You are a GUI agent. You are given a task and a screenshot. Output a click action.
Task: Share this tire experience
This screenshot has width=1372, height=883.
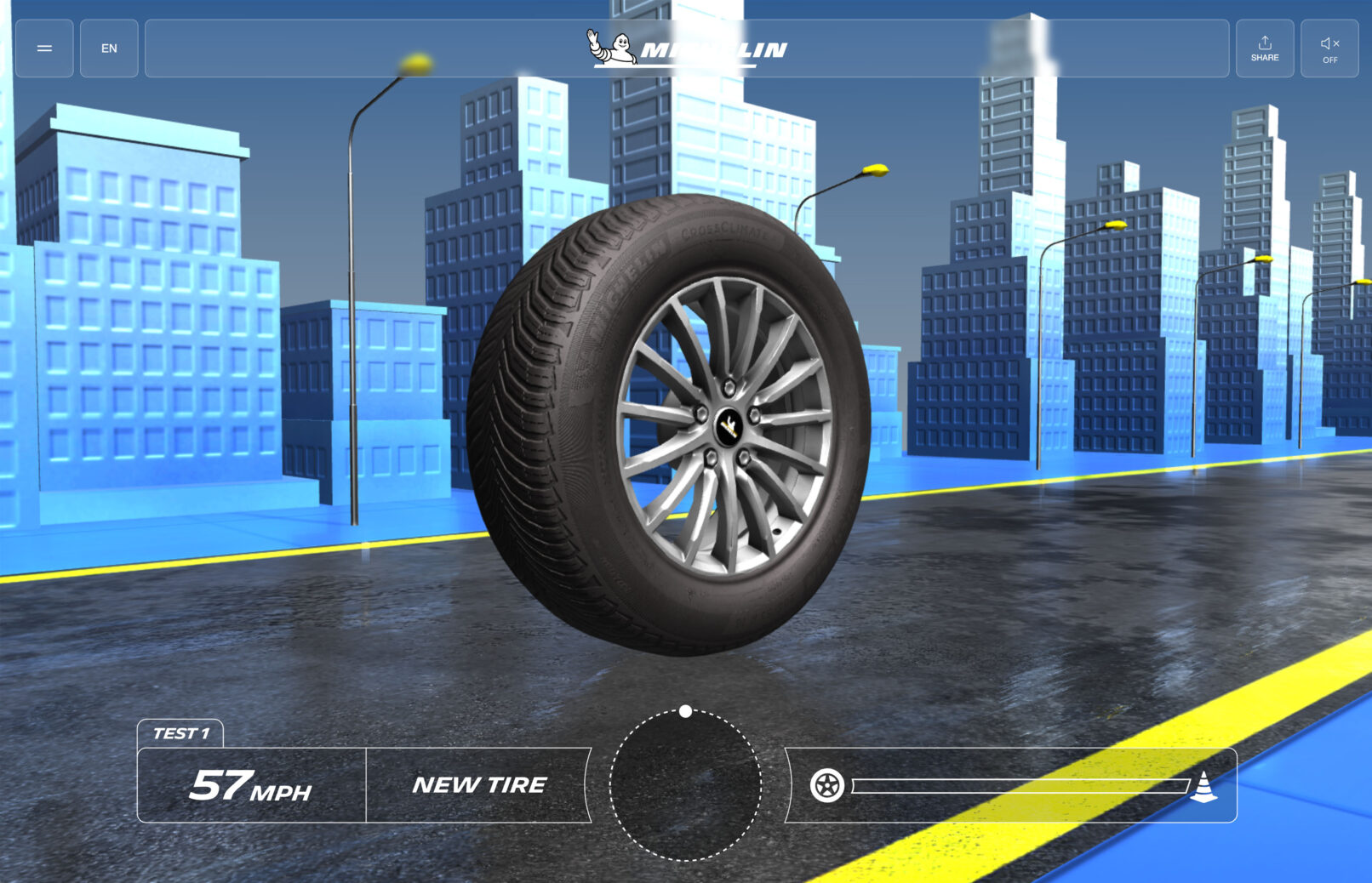pos(1265,48)
